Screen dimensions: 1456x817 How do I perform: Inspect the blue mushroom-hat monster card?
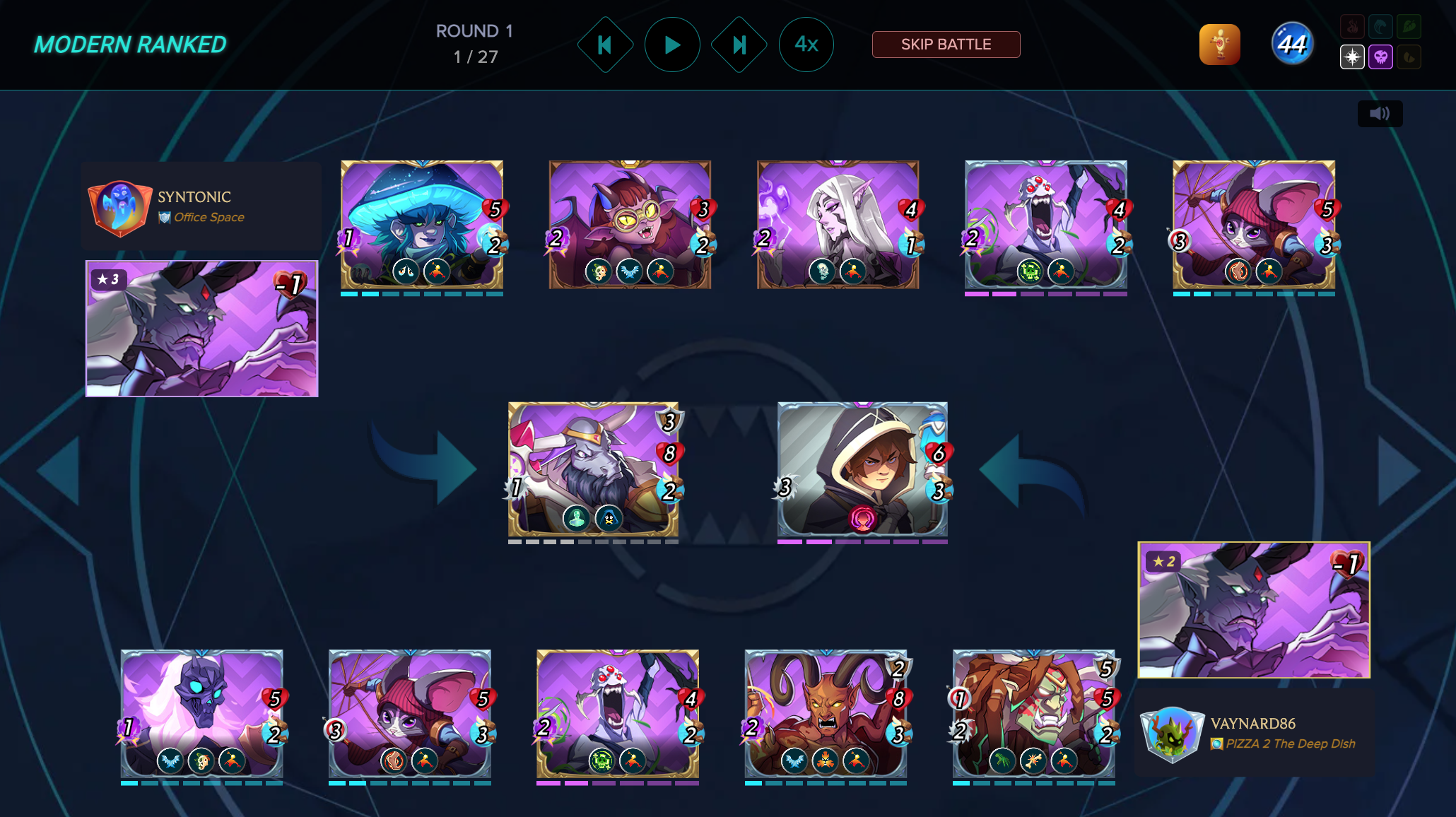[x=422, y=225]
